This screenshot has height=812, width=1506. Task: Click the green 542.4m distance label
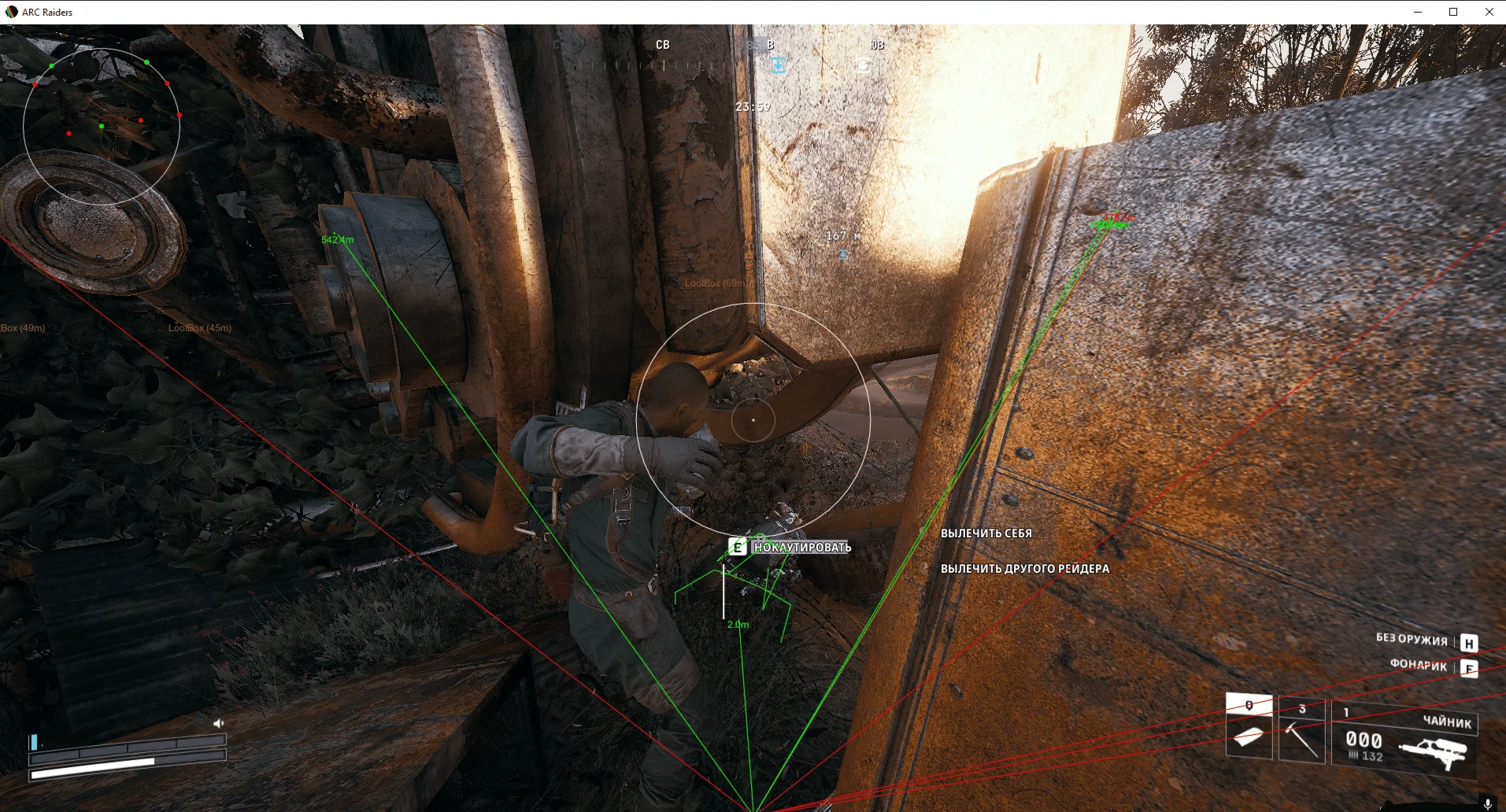(x=339, y=238)
